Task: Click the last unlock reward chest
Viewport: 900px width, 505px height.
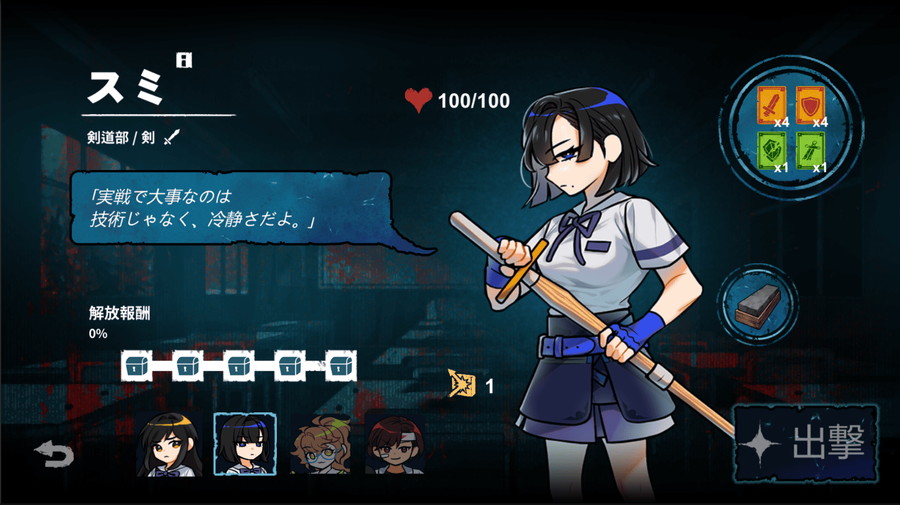Action: coord(341,365)
